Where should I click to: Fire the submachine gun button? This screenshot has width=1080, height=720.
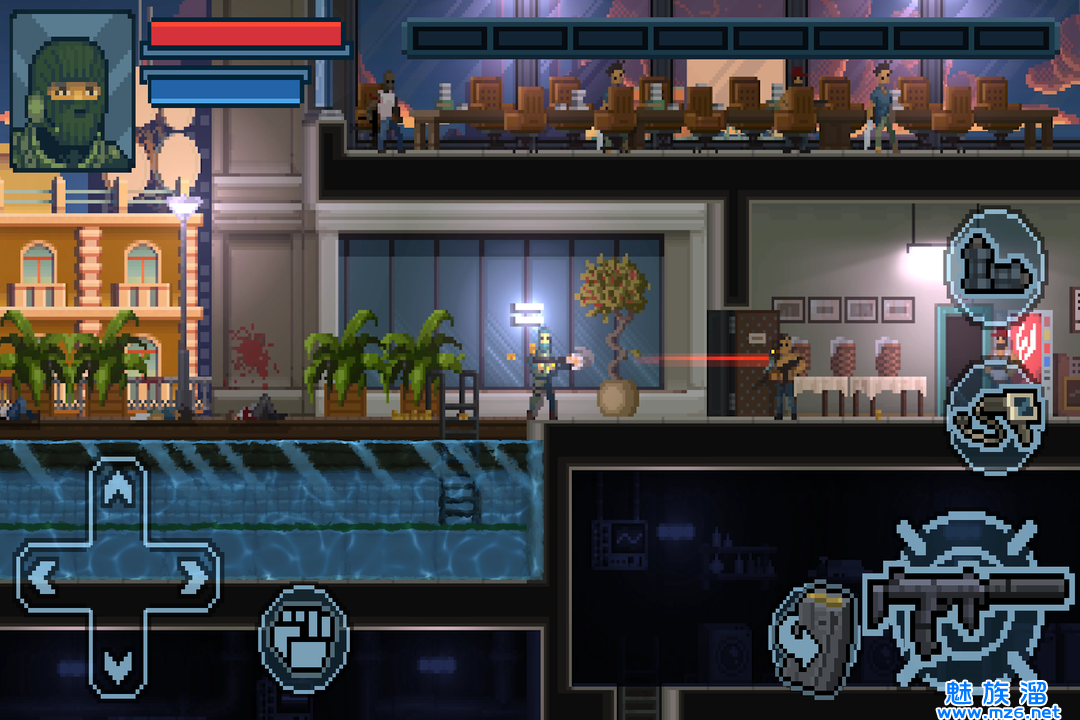pyautogui.click(x=963, y=600)
